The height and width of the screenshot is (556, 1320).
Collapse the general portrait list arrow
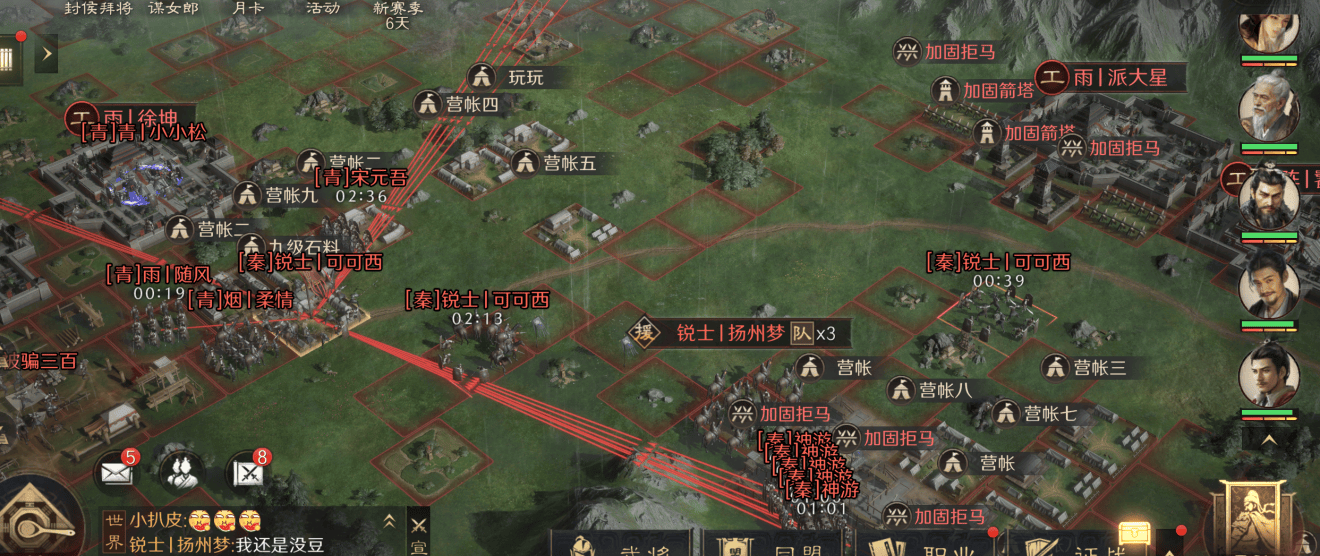tap(1268, 438)
